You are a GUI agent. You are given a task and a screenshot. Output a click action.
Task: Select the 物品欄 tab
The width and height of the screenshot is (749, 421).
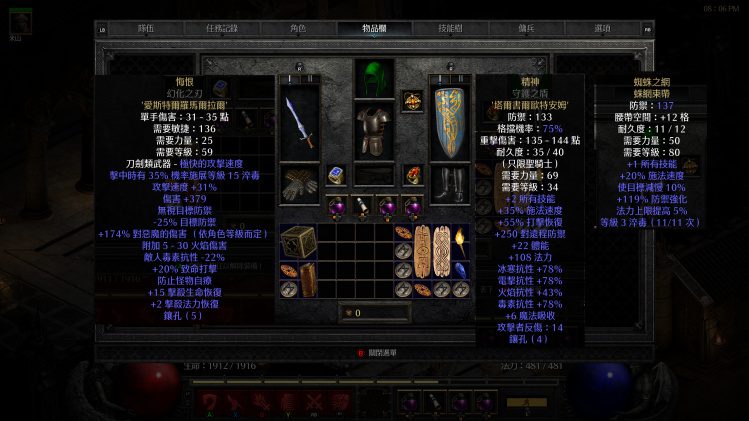tap(375, 29)
